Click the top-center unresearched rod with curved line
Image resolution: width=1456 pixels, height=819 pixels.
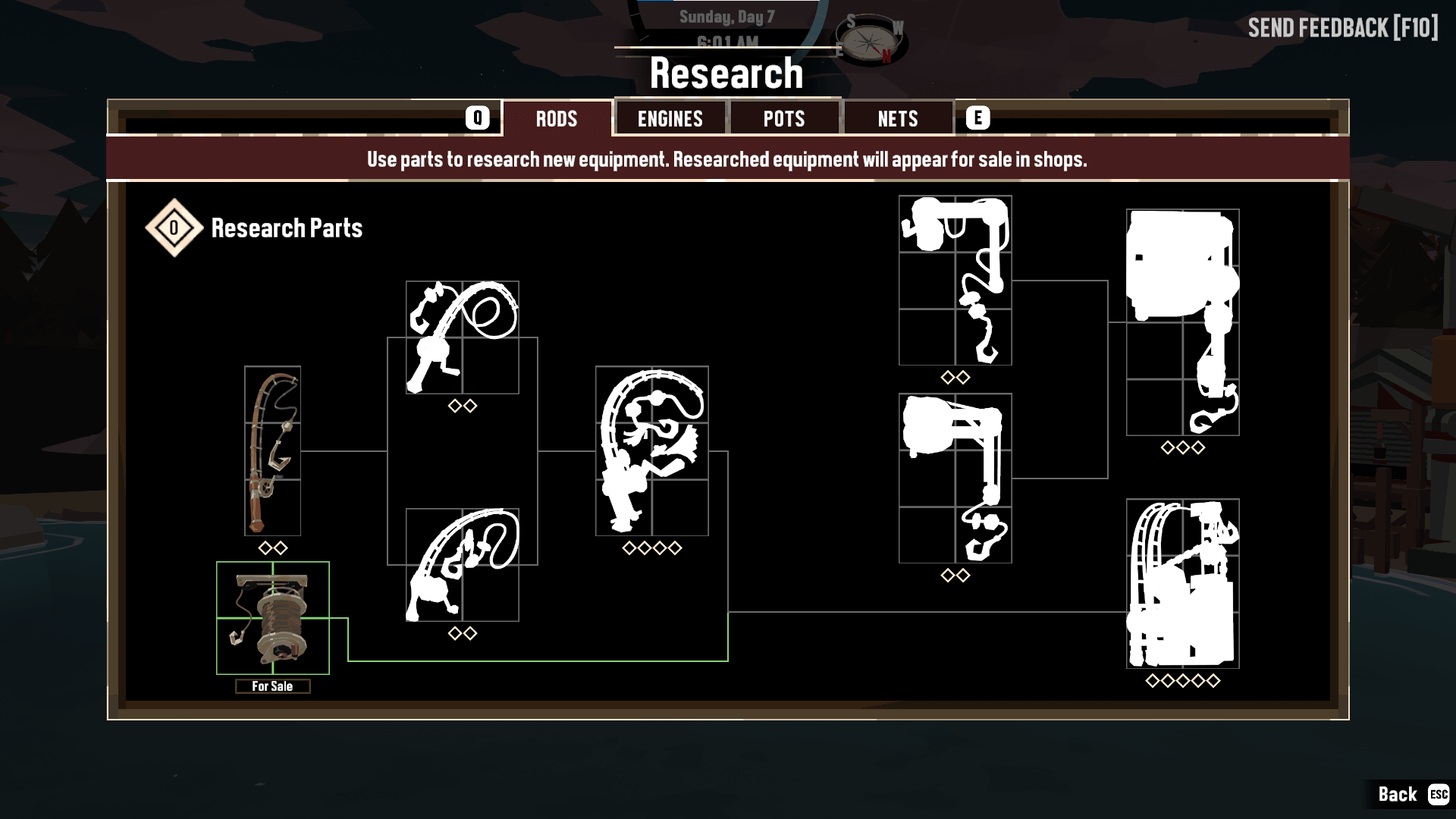coord(463,337)
